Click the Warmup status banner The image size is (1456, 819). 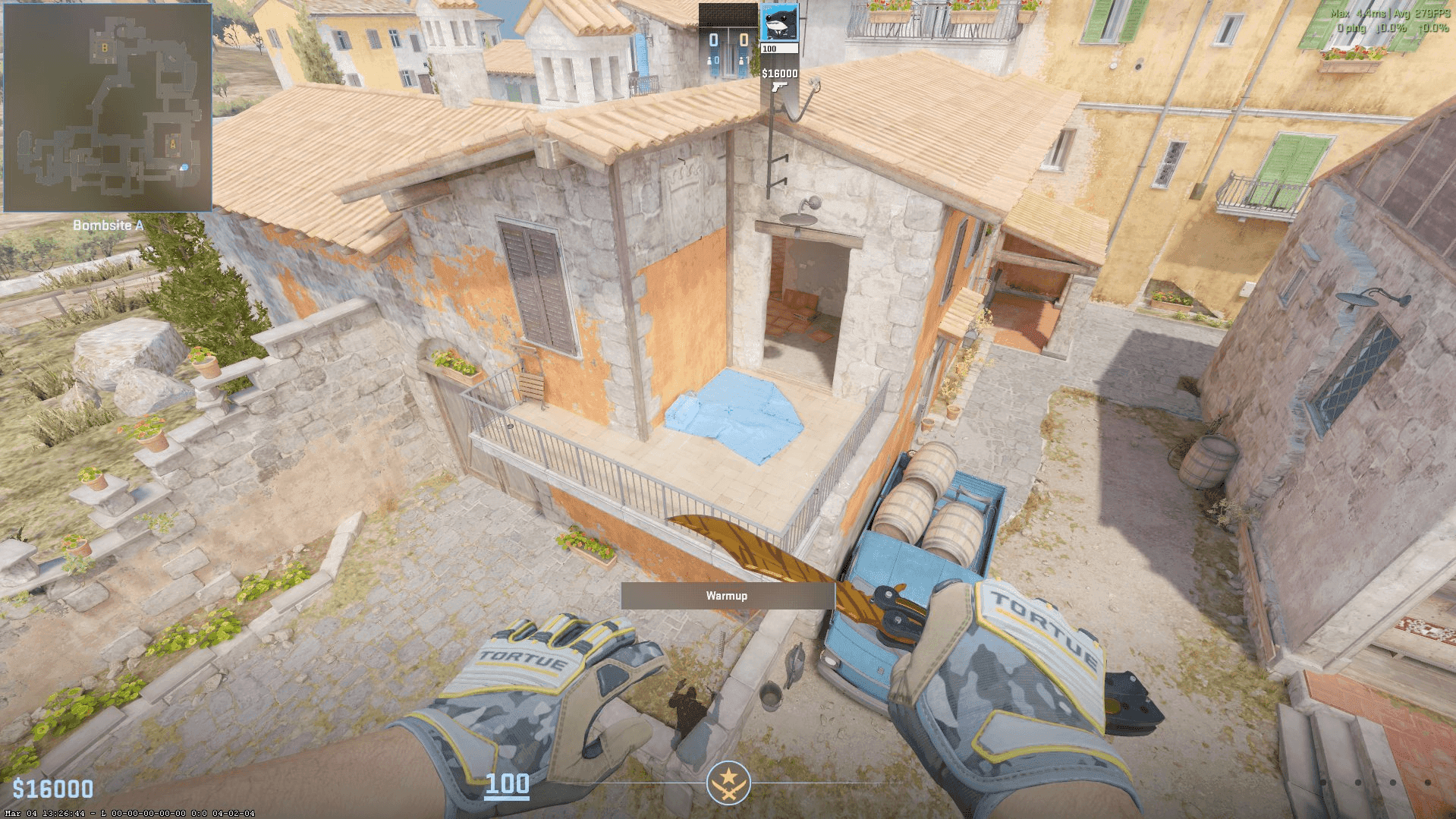[726, 596]
